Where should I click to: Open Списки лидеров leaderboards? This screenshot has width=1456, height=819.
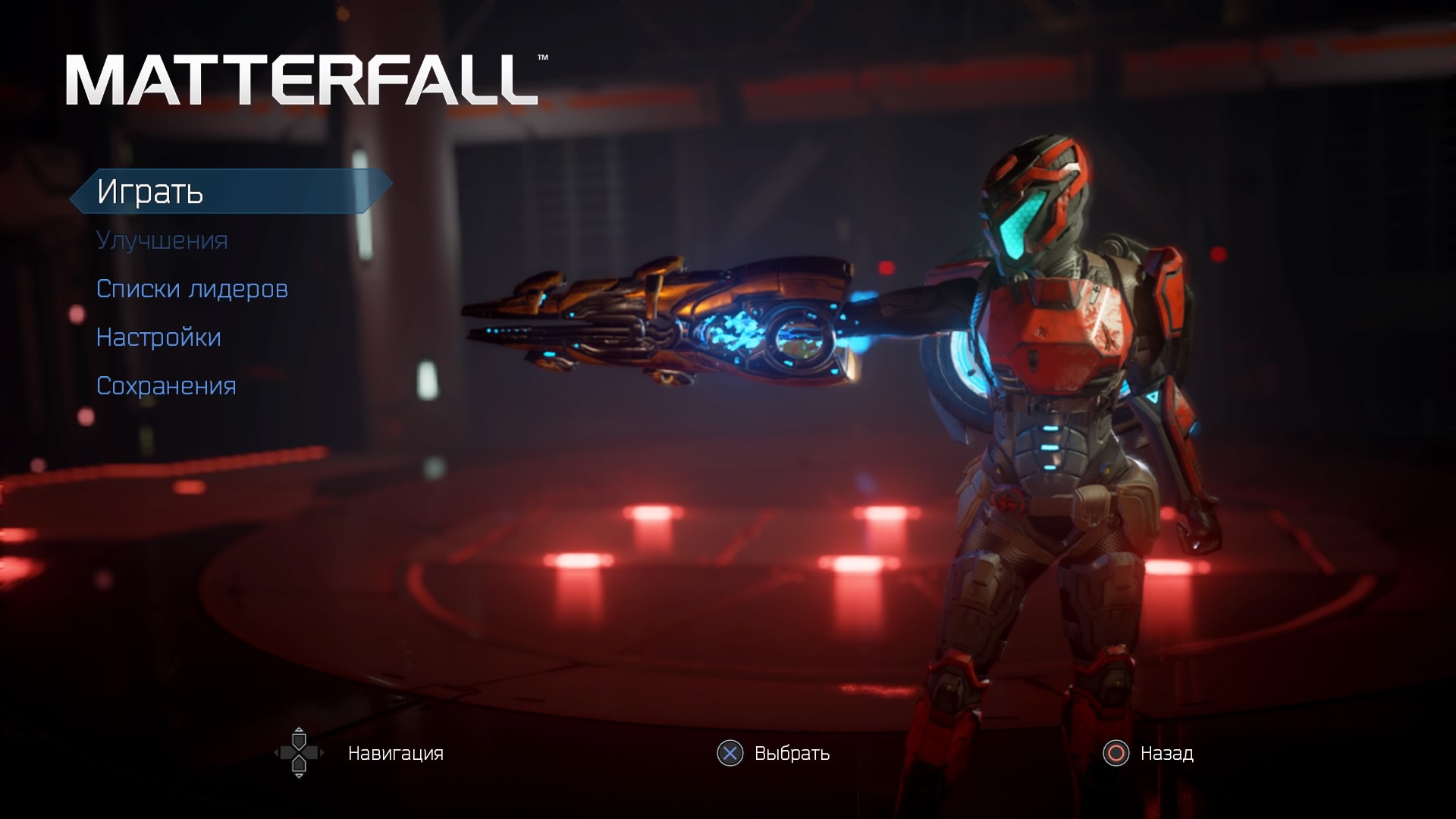tap(192, 289)
